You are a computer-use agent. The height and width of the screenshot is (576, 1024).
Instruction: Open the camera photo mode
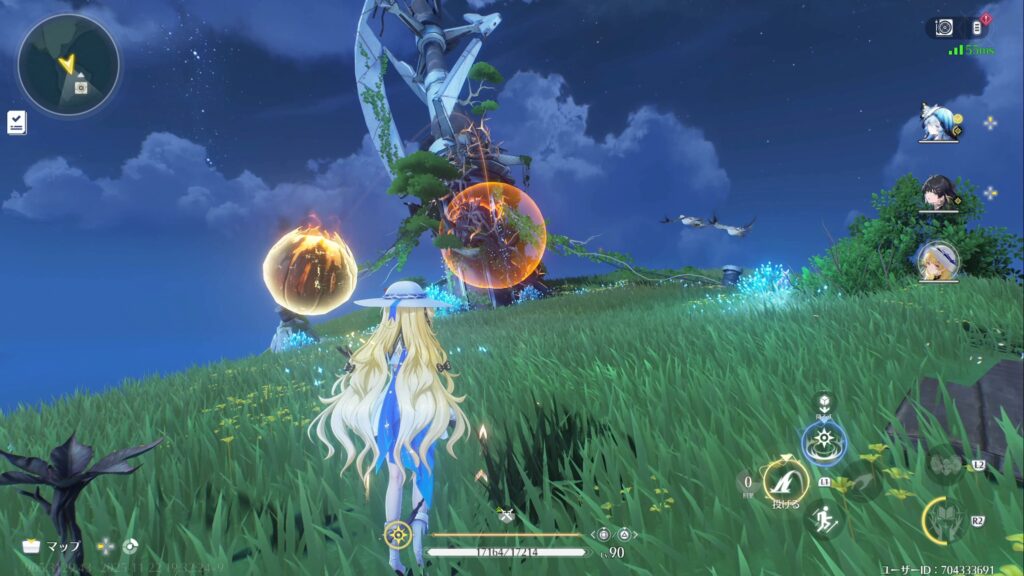pos(944,28)
